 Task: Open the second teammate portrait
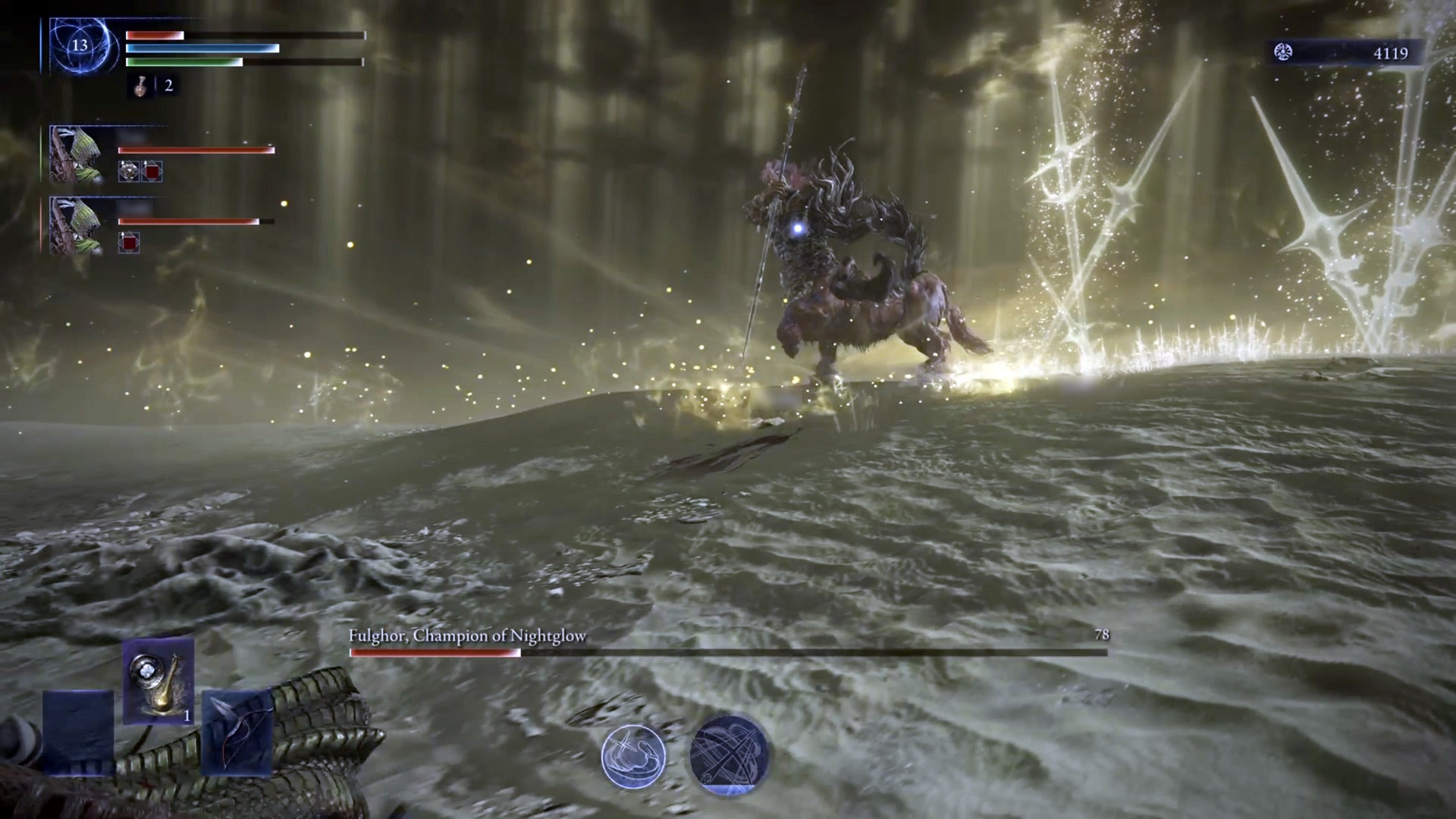[x=75, y=222]
